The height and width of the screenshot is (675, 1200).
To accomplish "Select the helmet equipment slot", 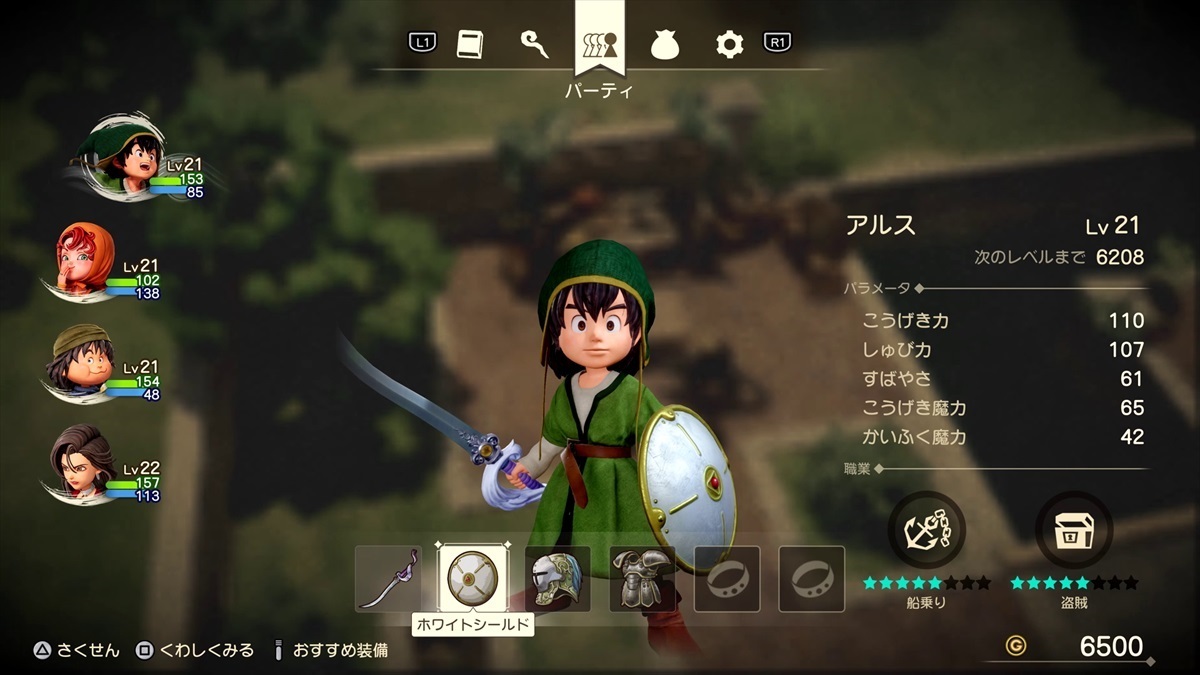I will (557, 579).
